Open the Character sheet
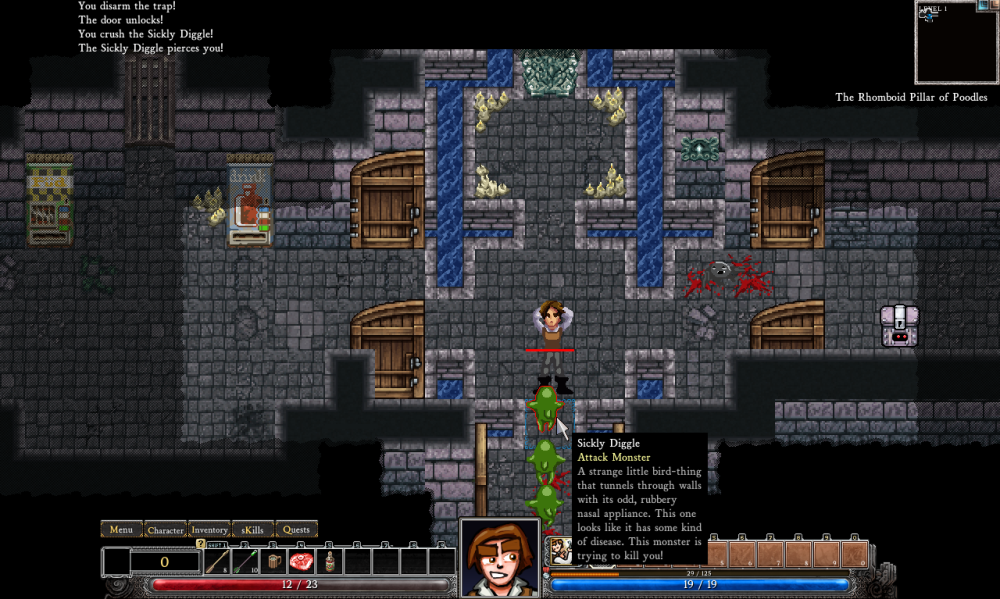Screen dimensions: 1000x599 [165, 529]
